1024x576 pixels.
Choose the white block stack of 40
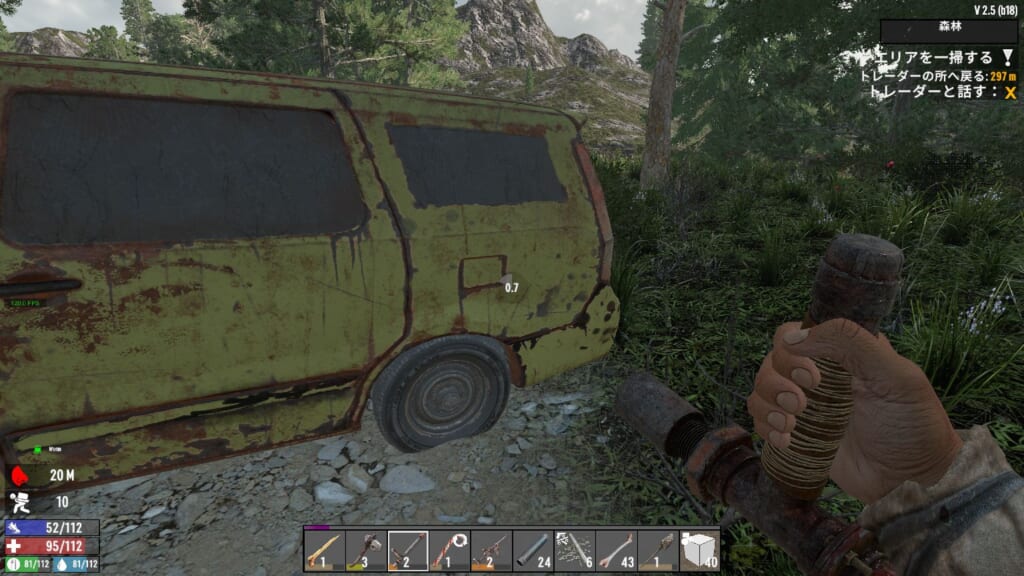699,550
